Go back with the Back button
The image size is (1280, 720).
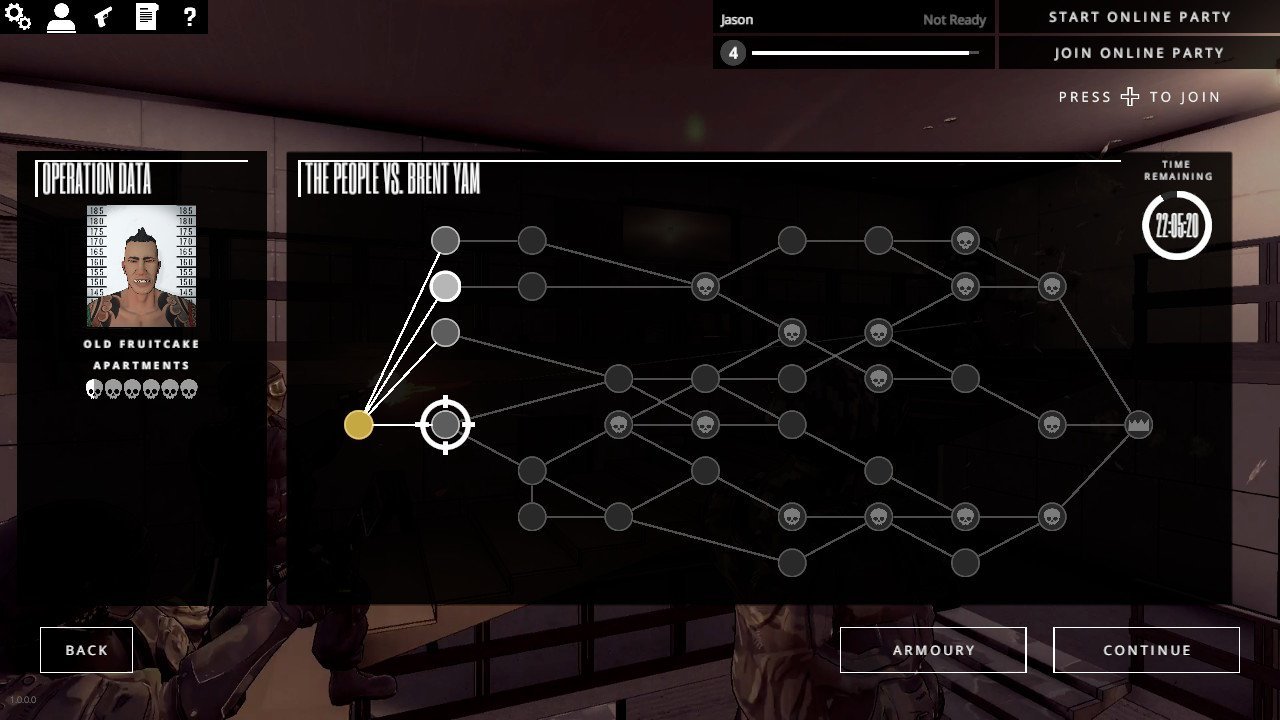(x=86, y=650)
